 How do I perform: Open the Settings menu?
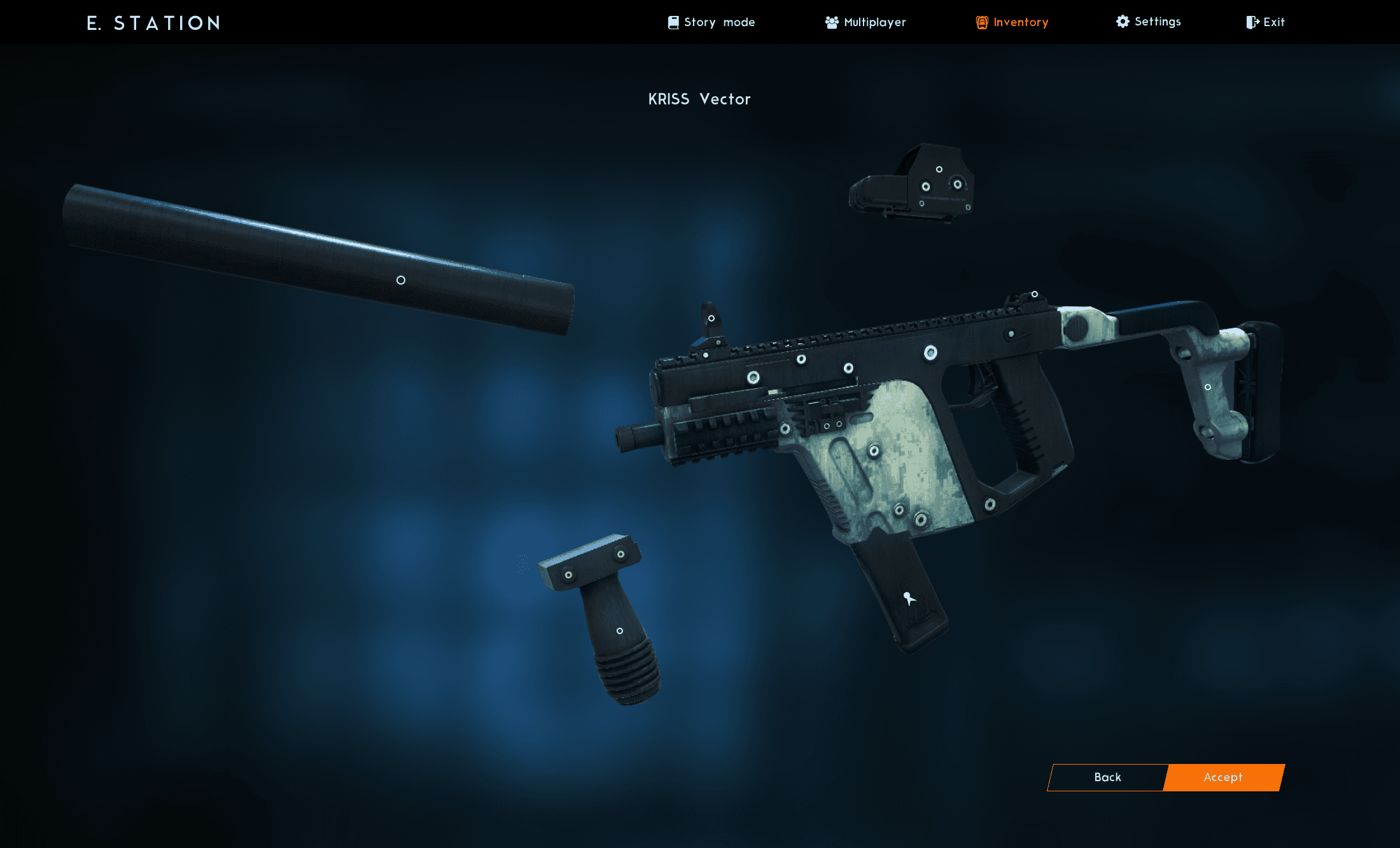(1149, 22)
